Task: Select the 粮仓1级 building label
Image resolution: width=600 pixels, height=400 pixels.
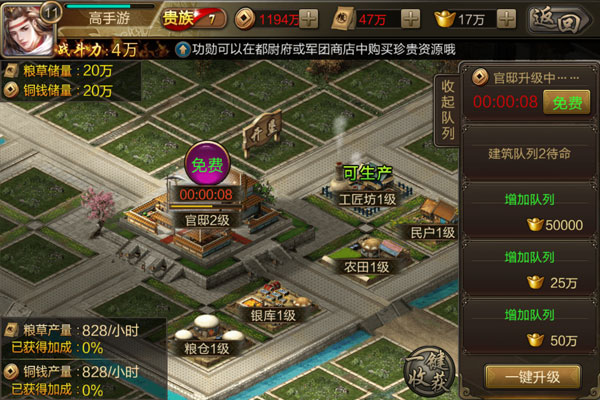Action: point(205,348)
